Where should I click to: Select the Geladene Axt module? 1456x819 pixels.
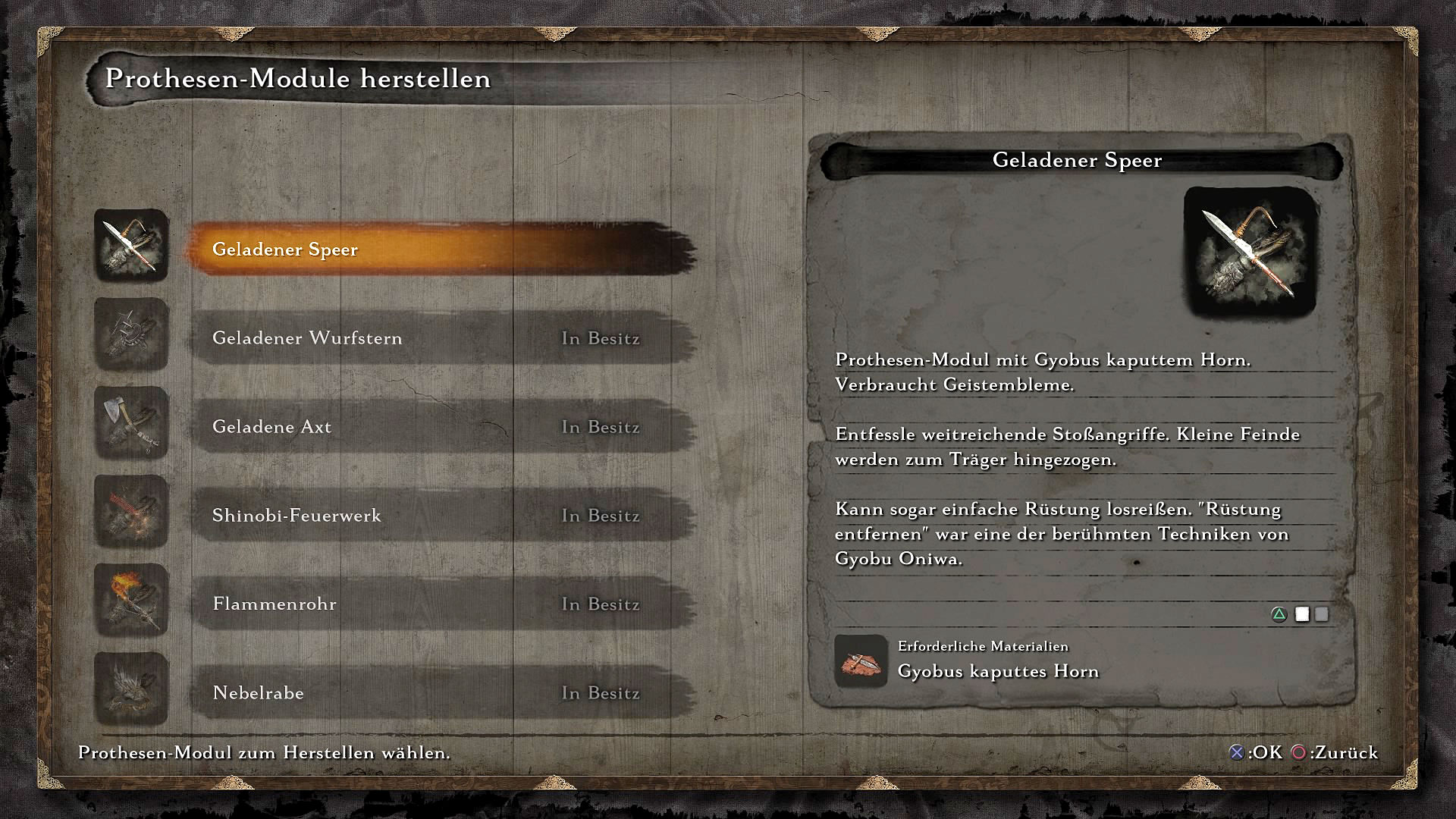click(440, 426)
